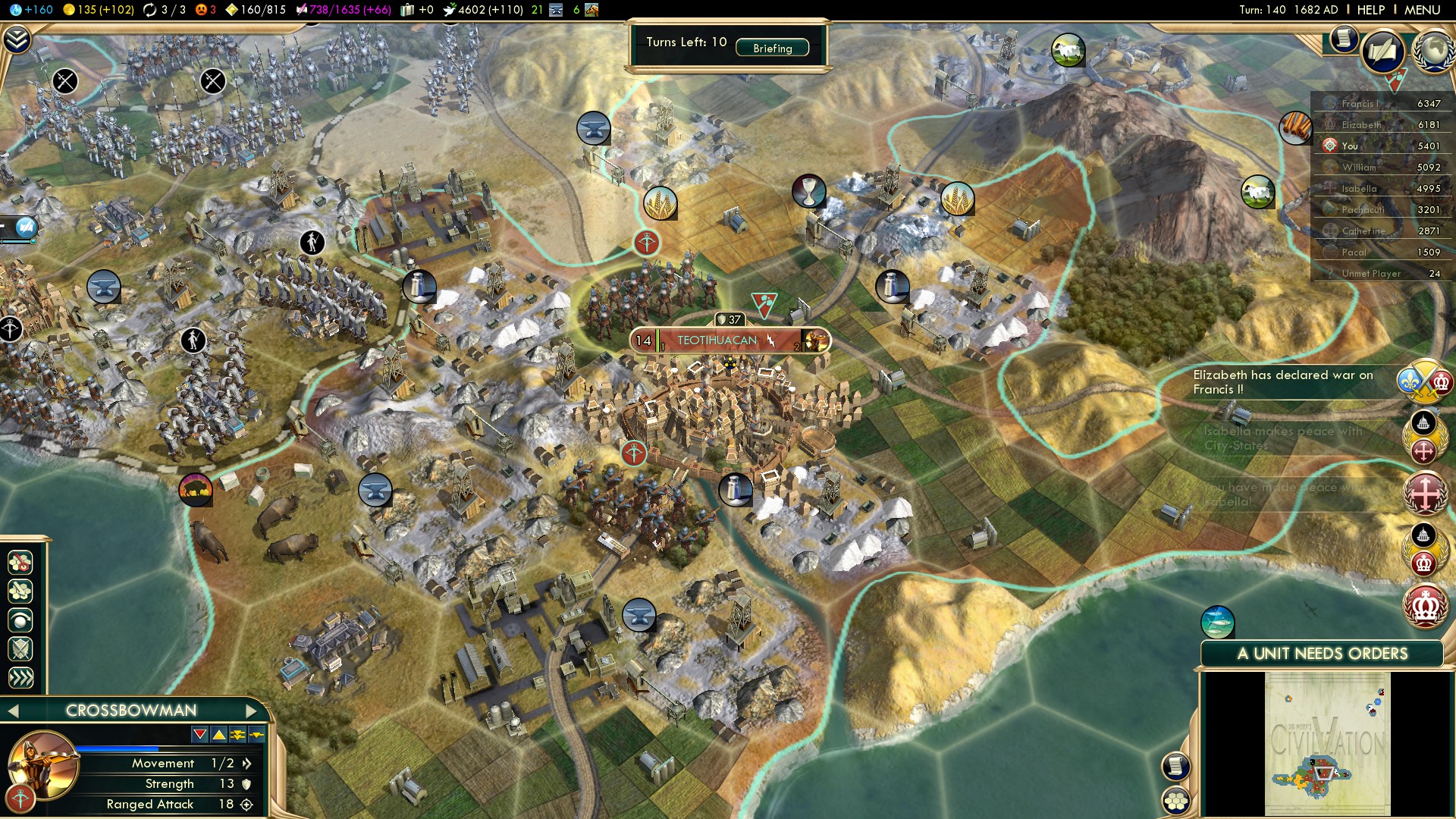Viewport: 1456px width, 819px height.
Task: Open the red cross religion notification
Action: (x=1424, y=493)
